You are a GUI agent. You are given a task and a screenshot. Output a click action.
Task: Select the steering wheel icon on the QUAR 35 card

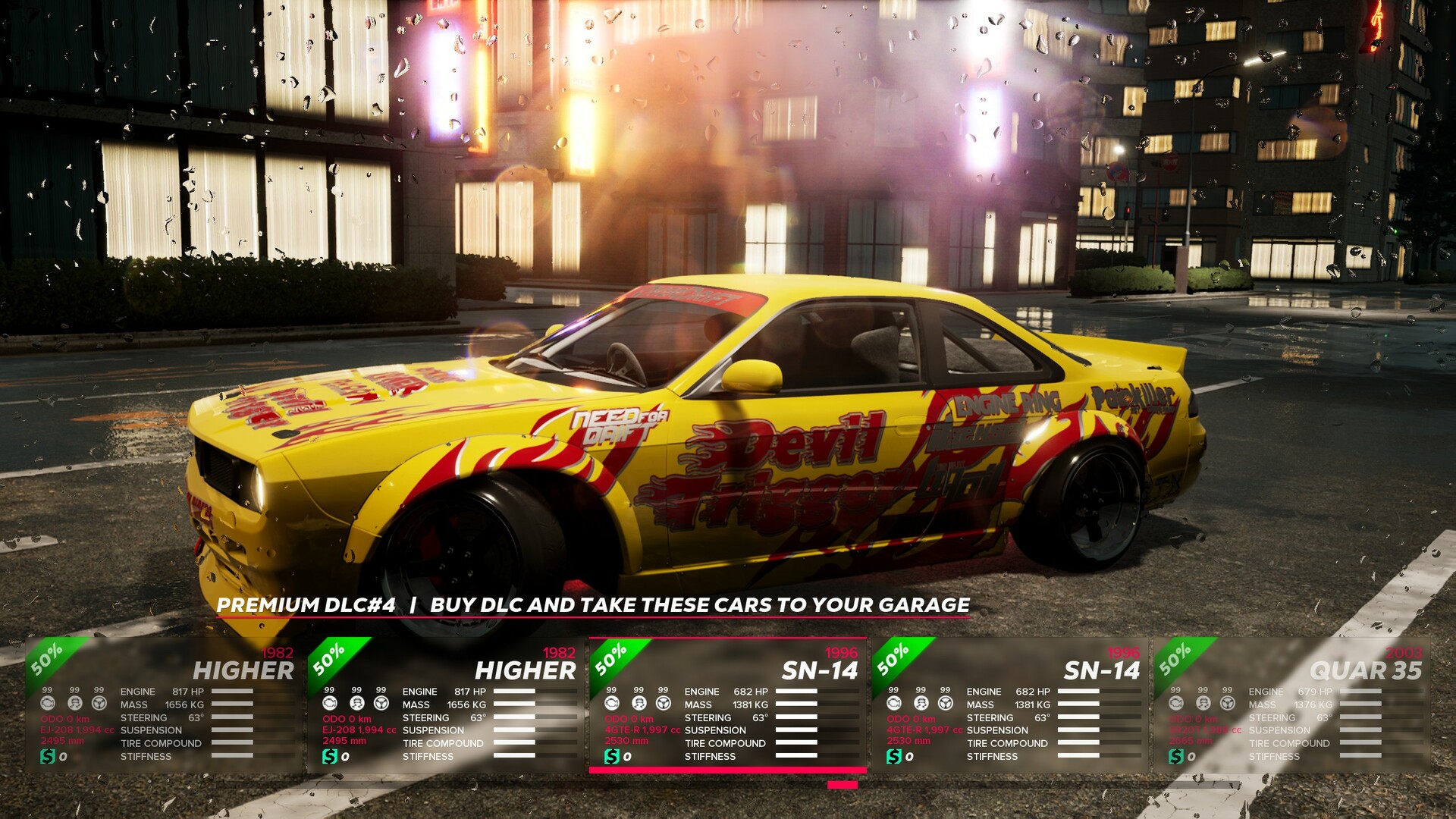1228,703
